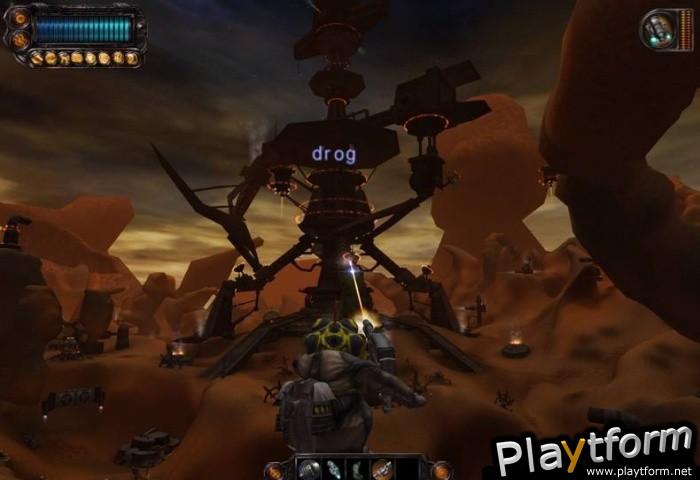Open the equipped weapon indicator icon
Image resolution: width=700 pixels, height=480 pixels.
pos(660,28)
